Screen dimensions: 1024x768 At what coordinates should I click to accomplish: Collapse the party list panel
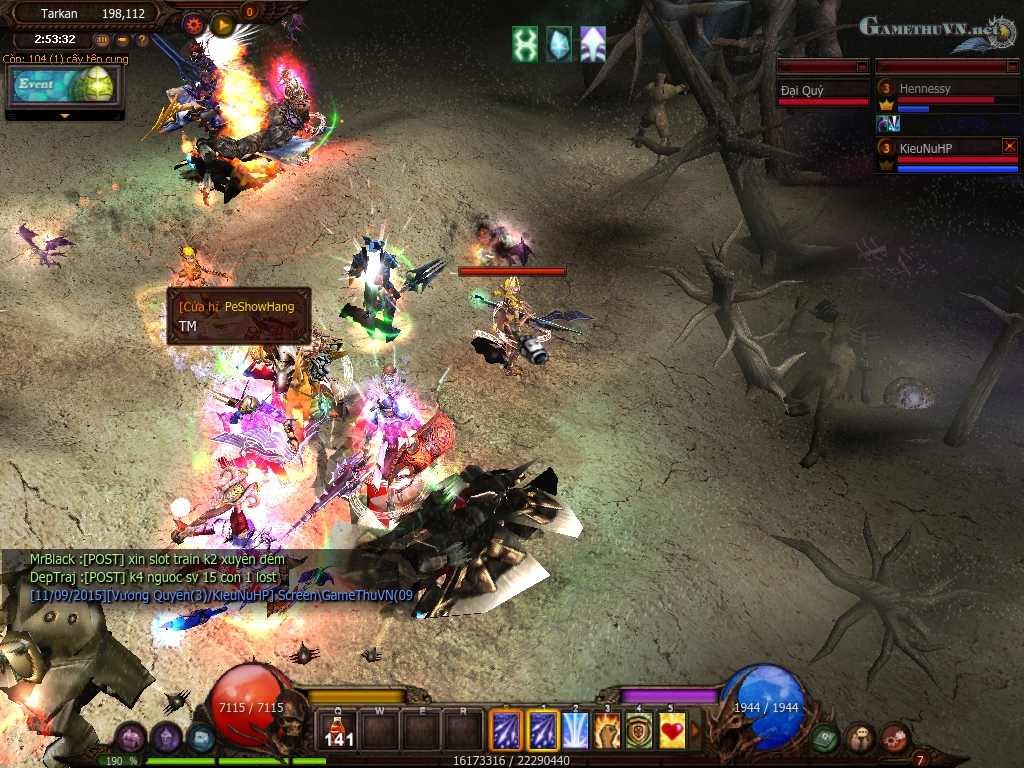[1012, 66]
